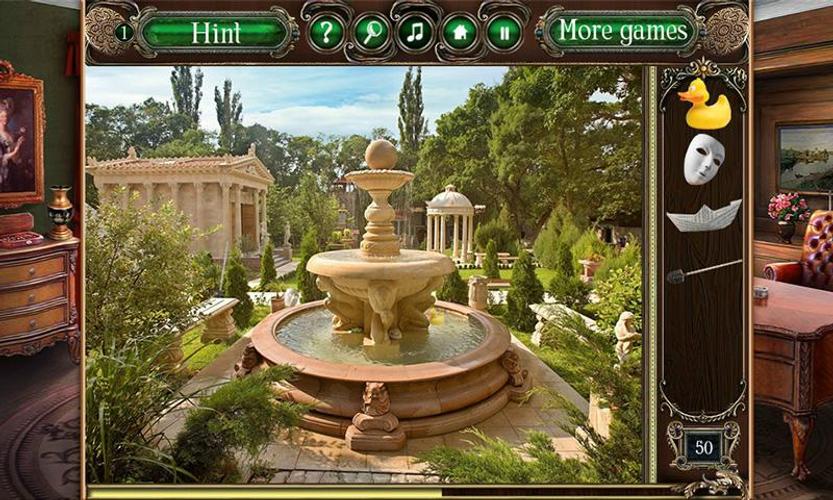The width and height of the screenshot is (833, 500).
Task: Pause the game with the pause button
Action: tap(504, 32)
